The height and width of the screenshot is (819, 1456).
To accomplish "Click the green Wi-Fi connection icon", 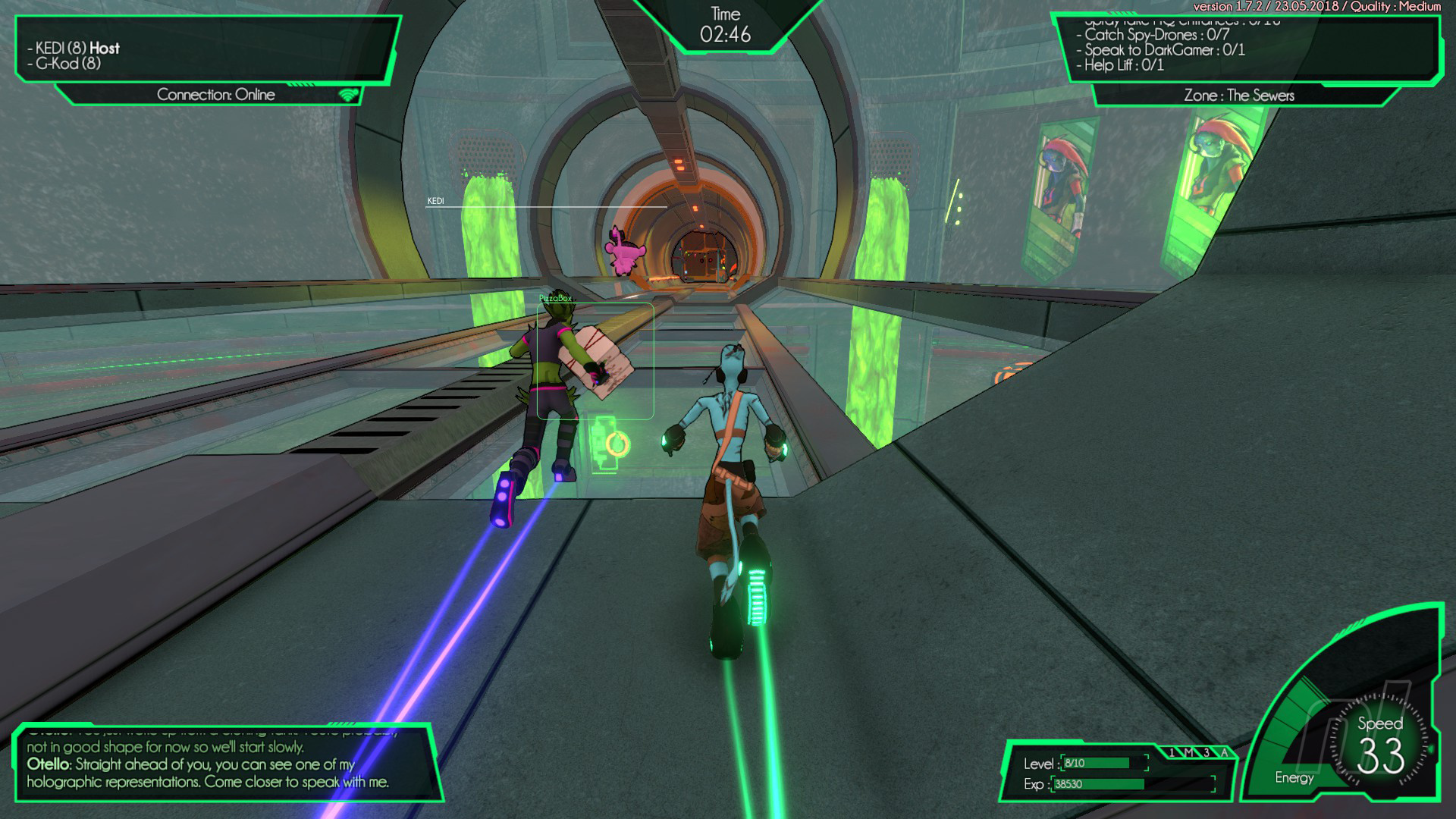I will pyautogui.click(x=348, y=95).
